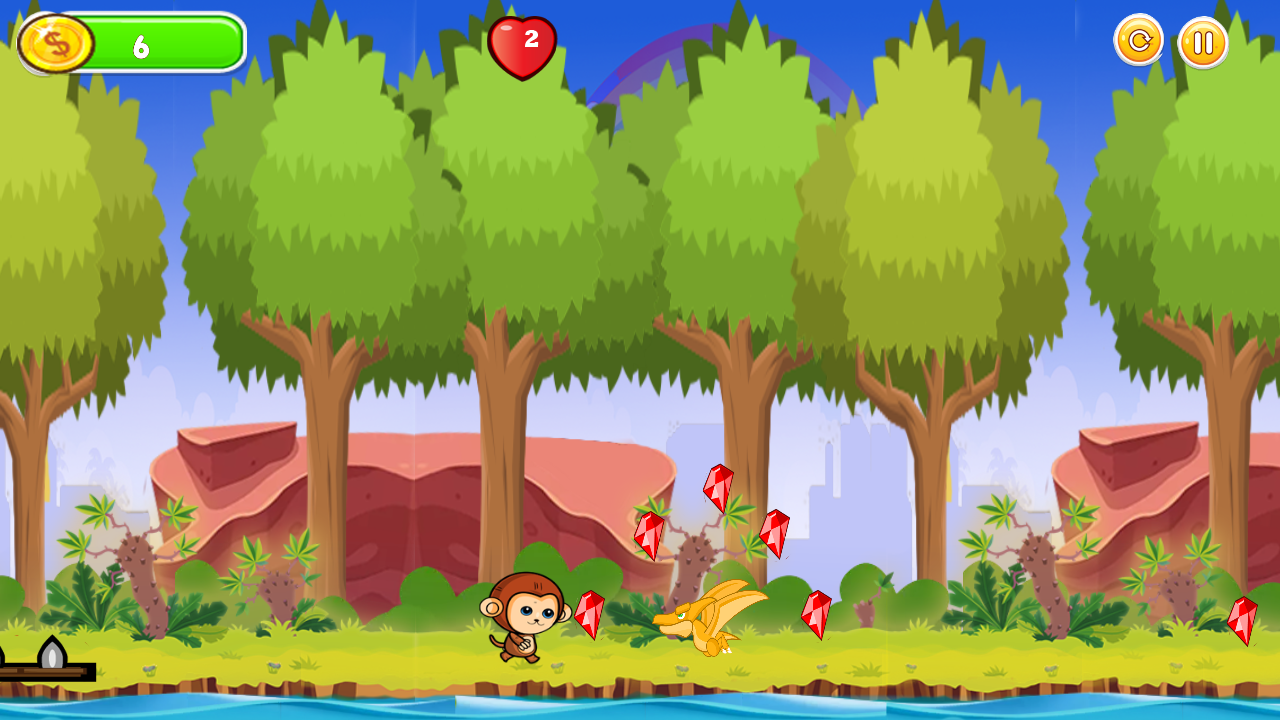Click the gem at the right screen edge
Image resolution: width=1280 pixels, height=720 pixels.
click(1243, 622)
